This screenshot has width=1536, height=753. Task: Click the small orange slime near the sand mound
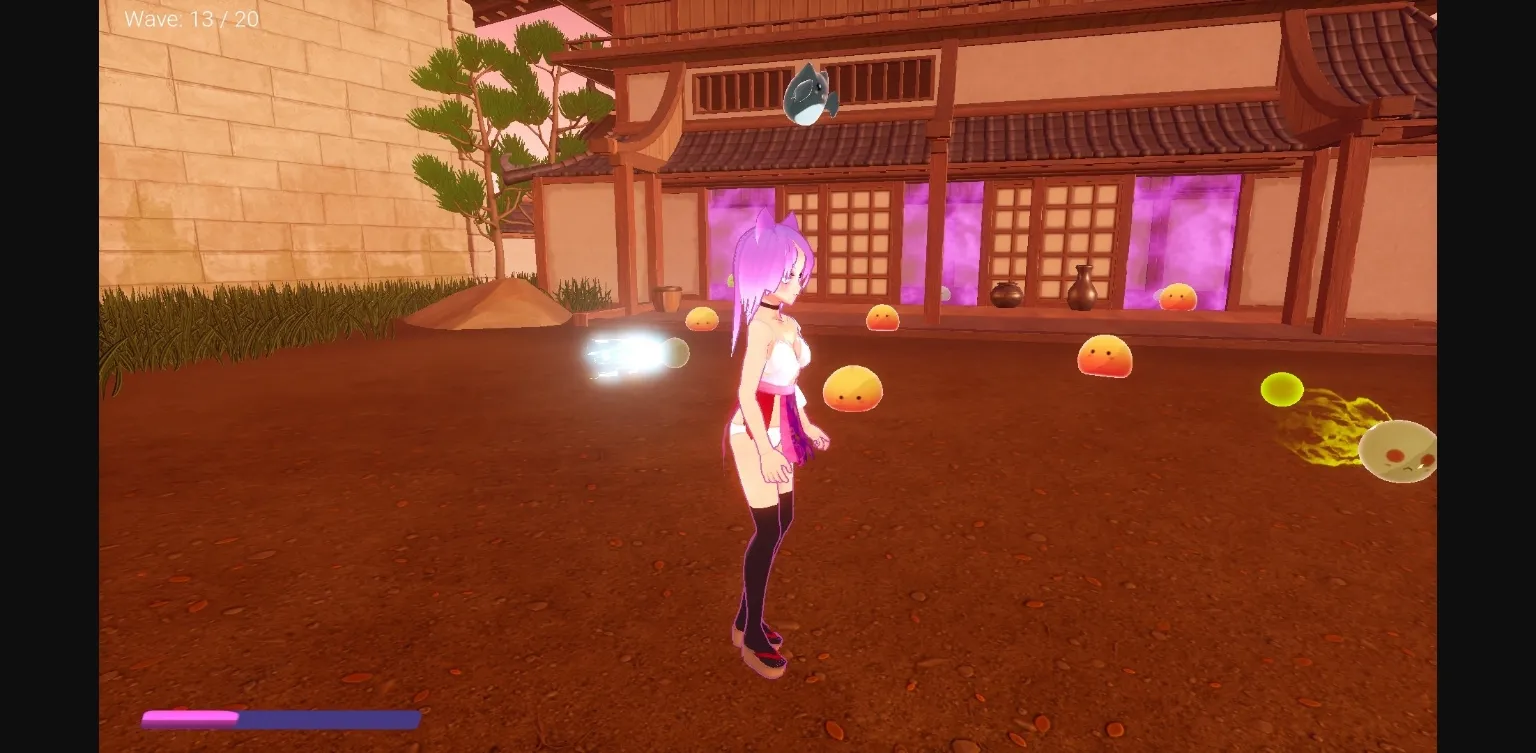point(703,318)
